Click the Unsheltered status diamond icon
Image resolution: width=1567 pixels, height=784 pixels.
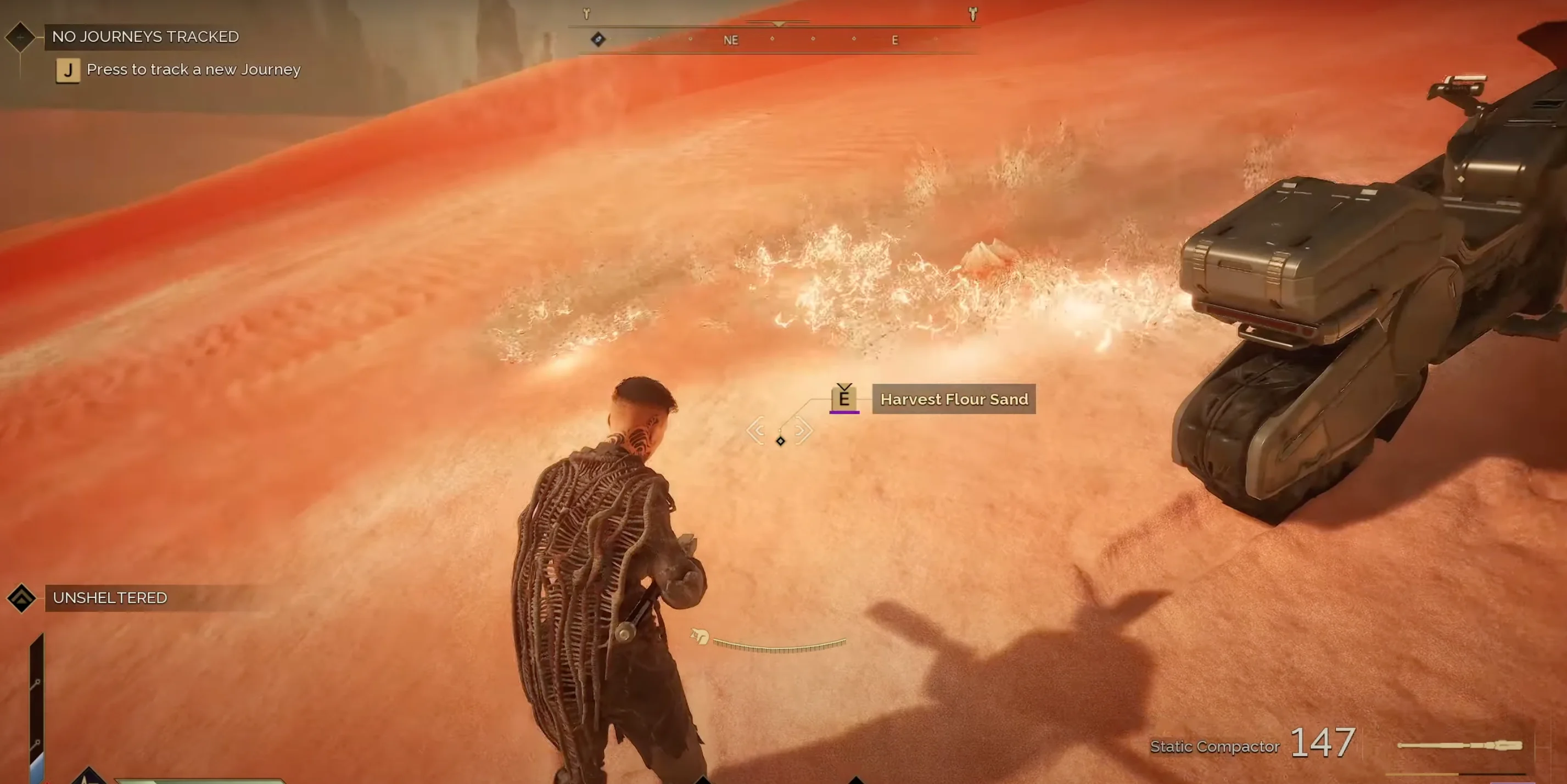(22, 598)
